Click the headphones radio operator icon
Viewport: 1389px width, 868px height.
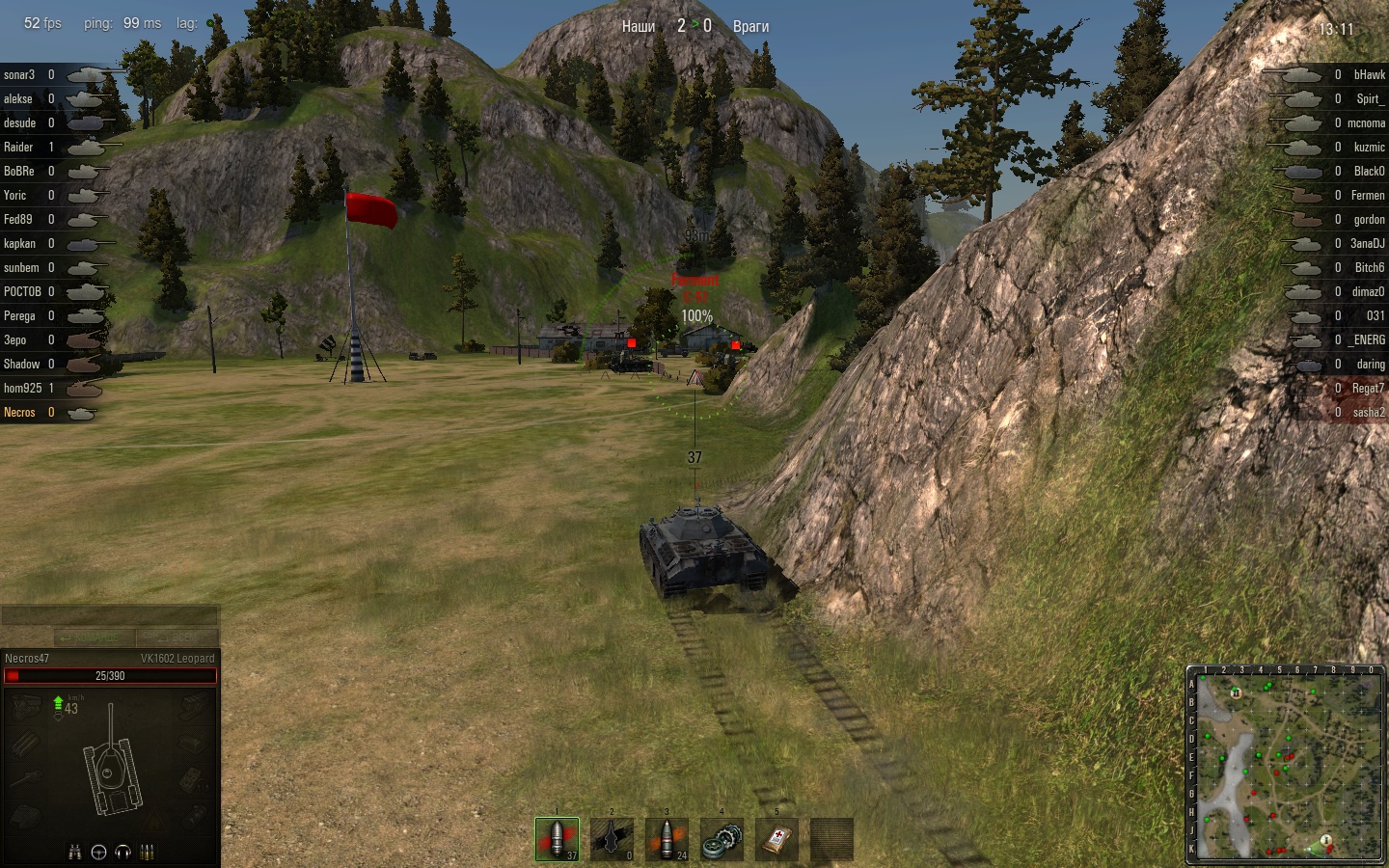coord(123,852)
